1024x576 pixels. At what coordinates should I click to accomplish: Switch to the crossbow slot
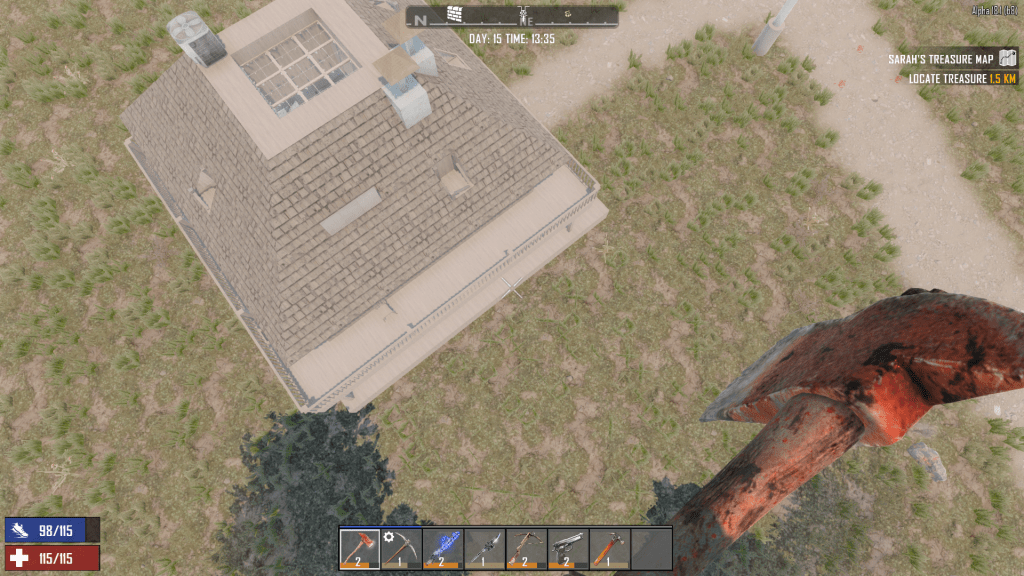click(x=526, y=548)
